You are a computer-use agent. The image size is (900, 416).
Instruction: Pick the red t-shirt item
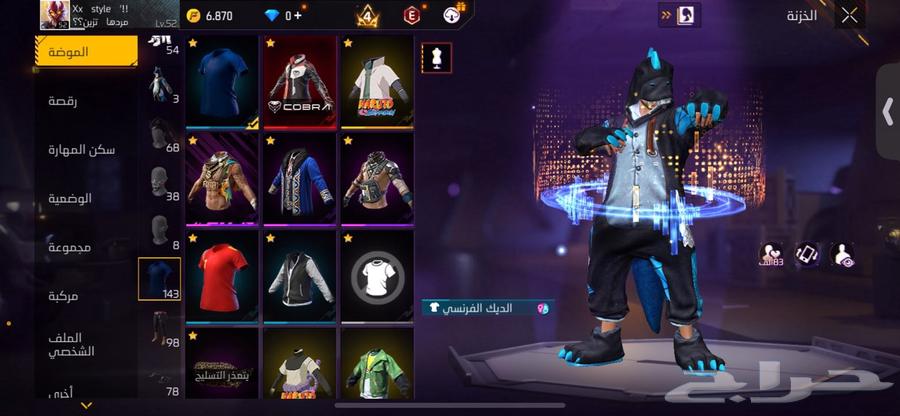(x=222, y=276)
